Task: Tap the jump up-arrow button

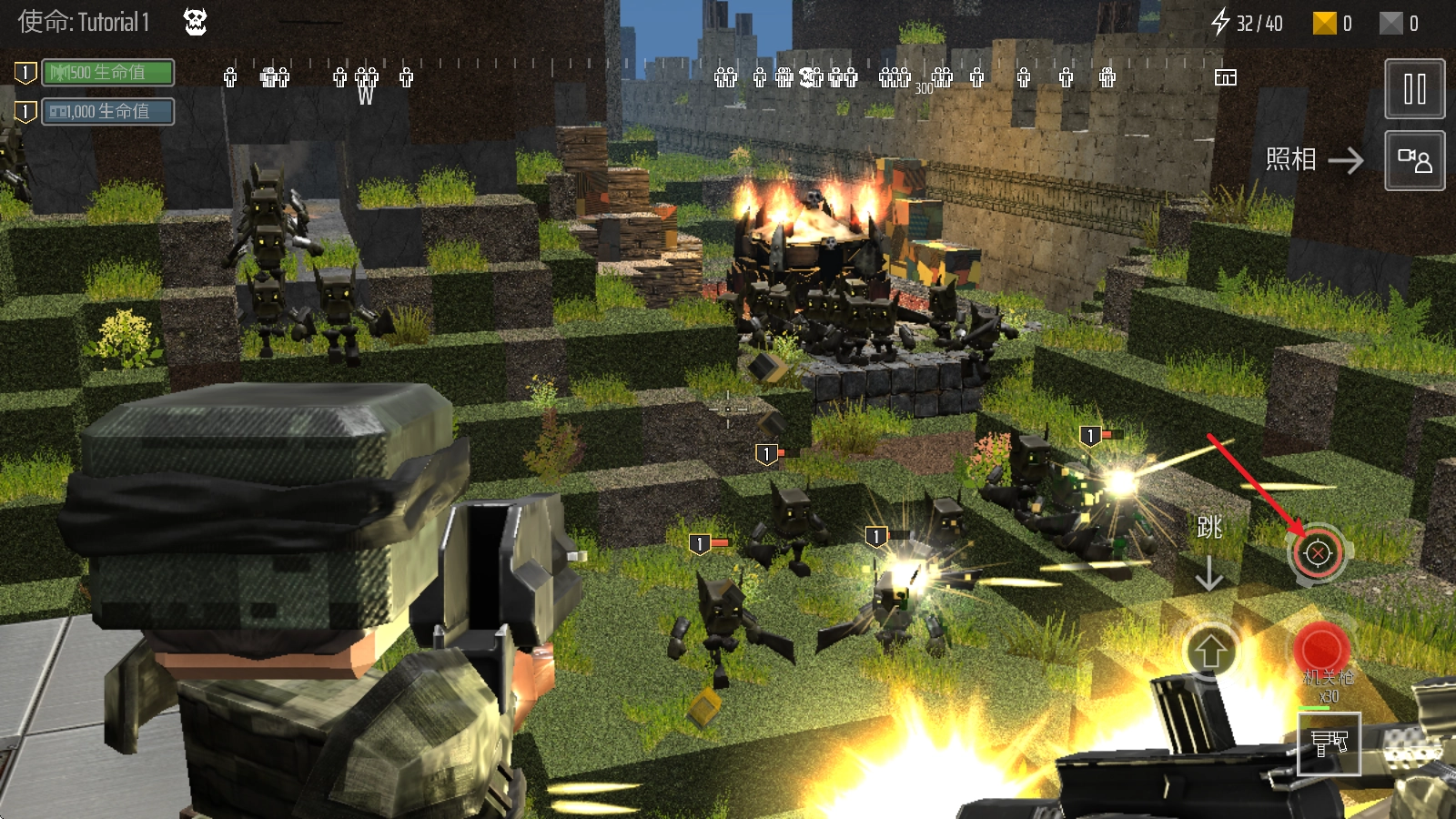Action: pyautogui.click(x=1209, y=652)
